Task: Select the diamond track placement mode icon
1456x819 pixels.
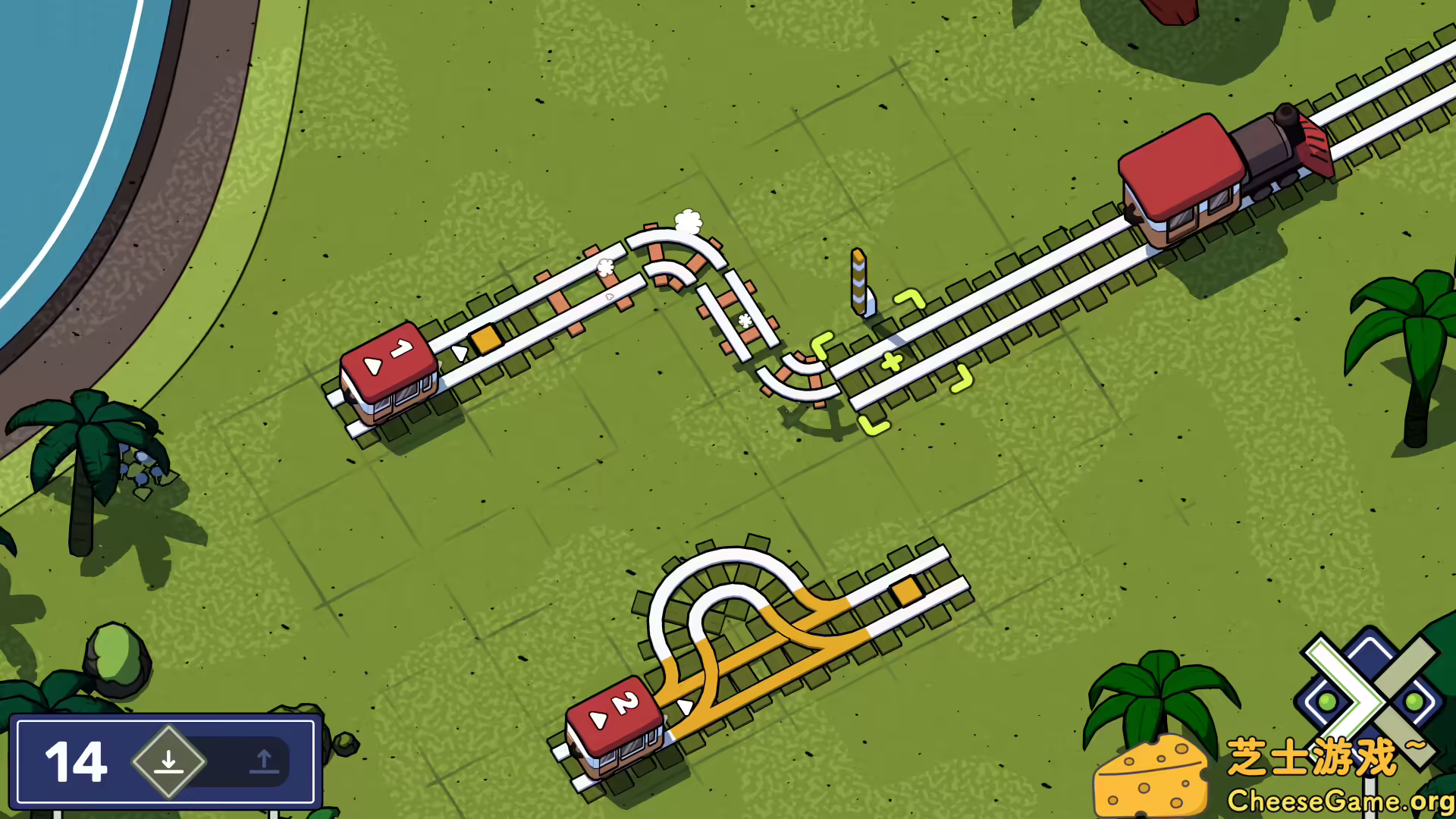Action: pyautogui.click(x=168, y=761)
